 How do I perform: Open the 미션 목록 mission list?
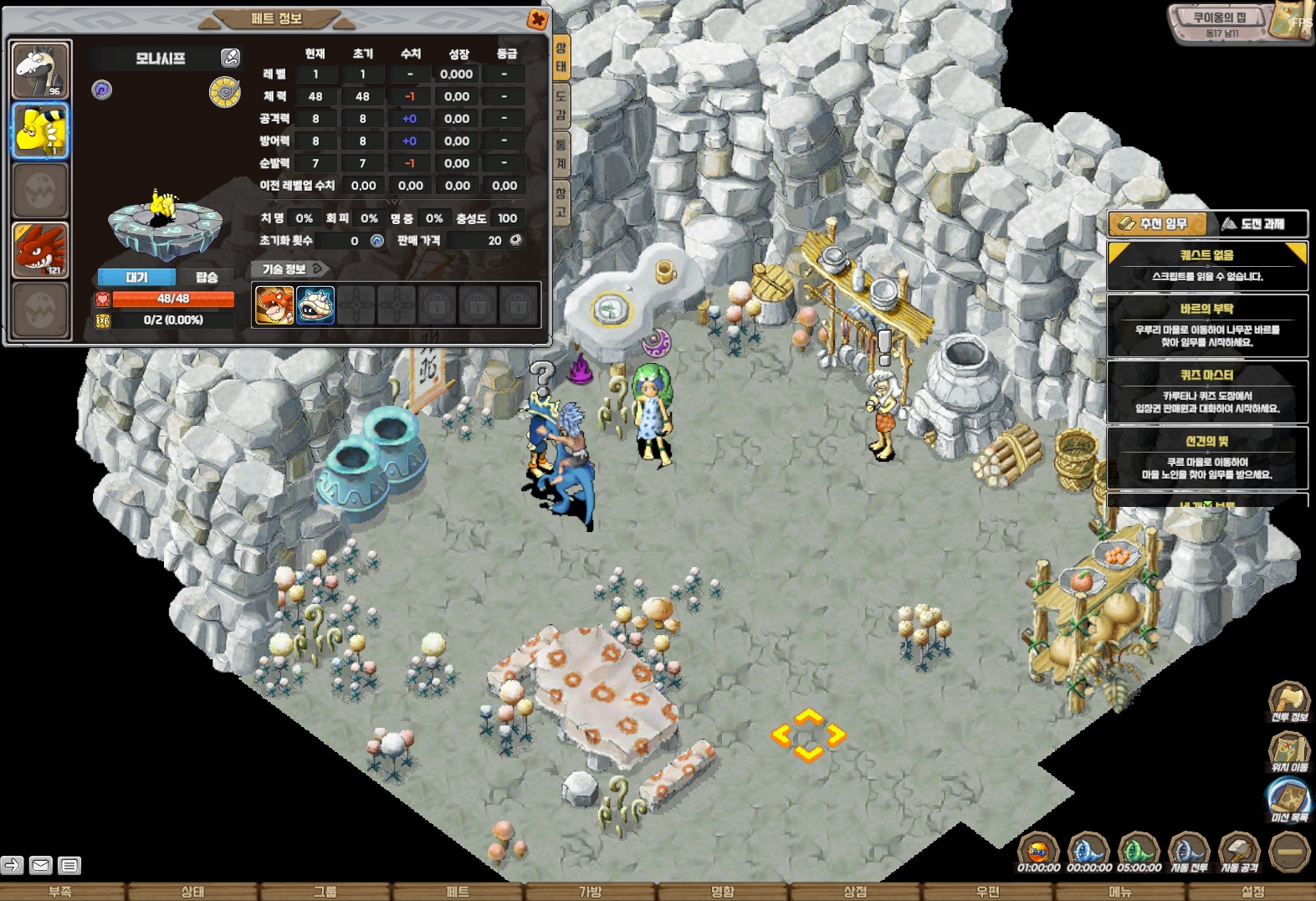[1288, 800]
